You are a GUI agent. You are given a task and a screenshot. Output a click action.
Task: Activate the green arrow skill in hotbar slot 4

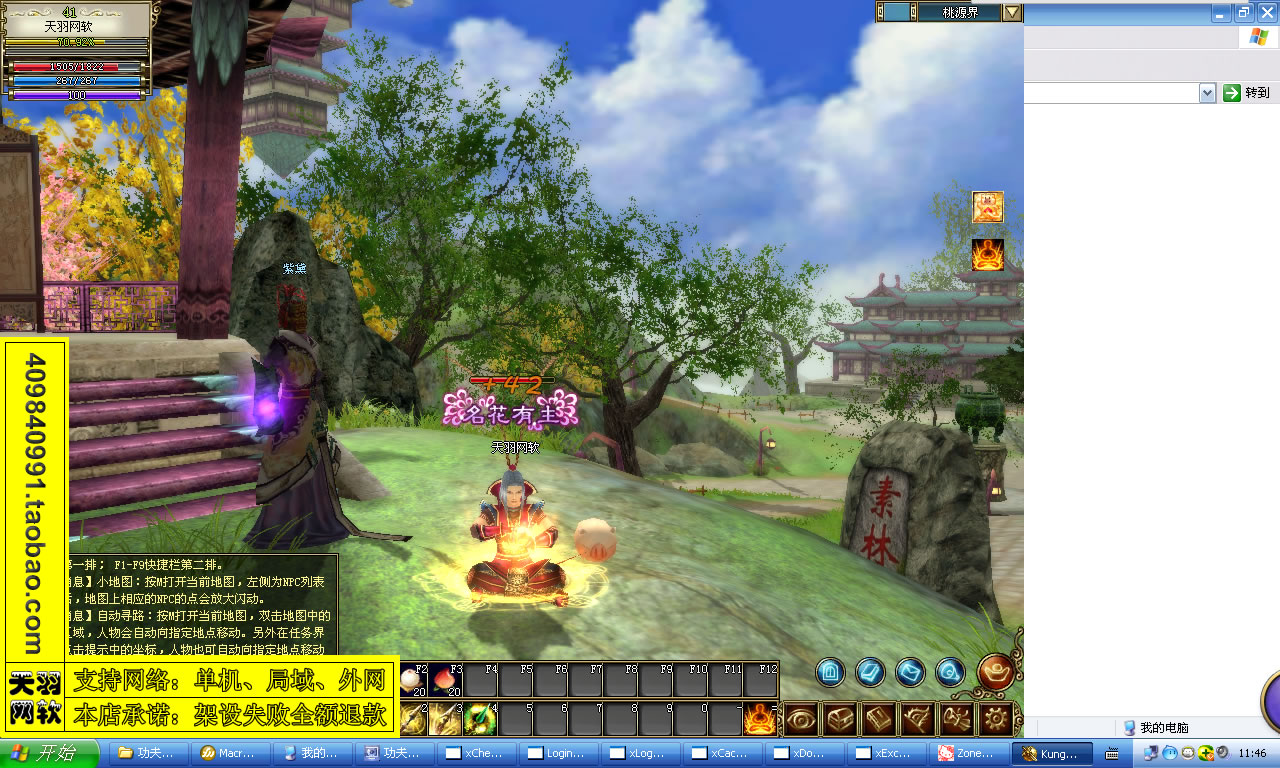(480, 718)
